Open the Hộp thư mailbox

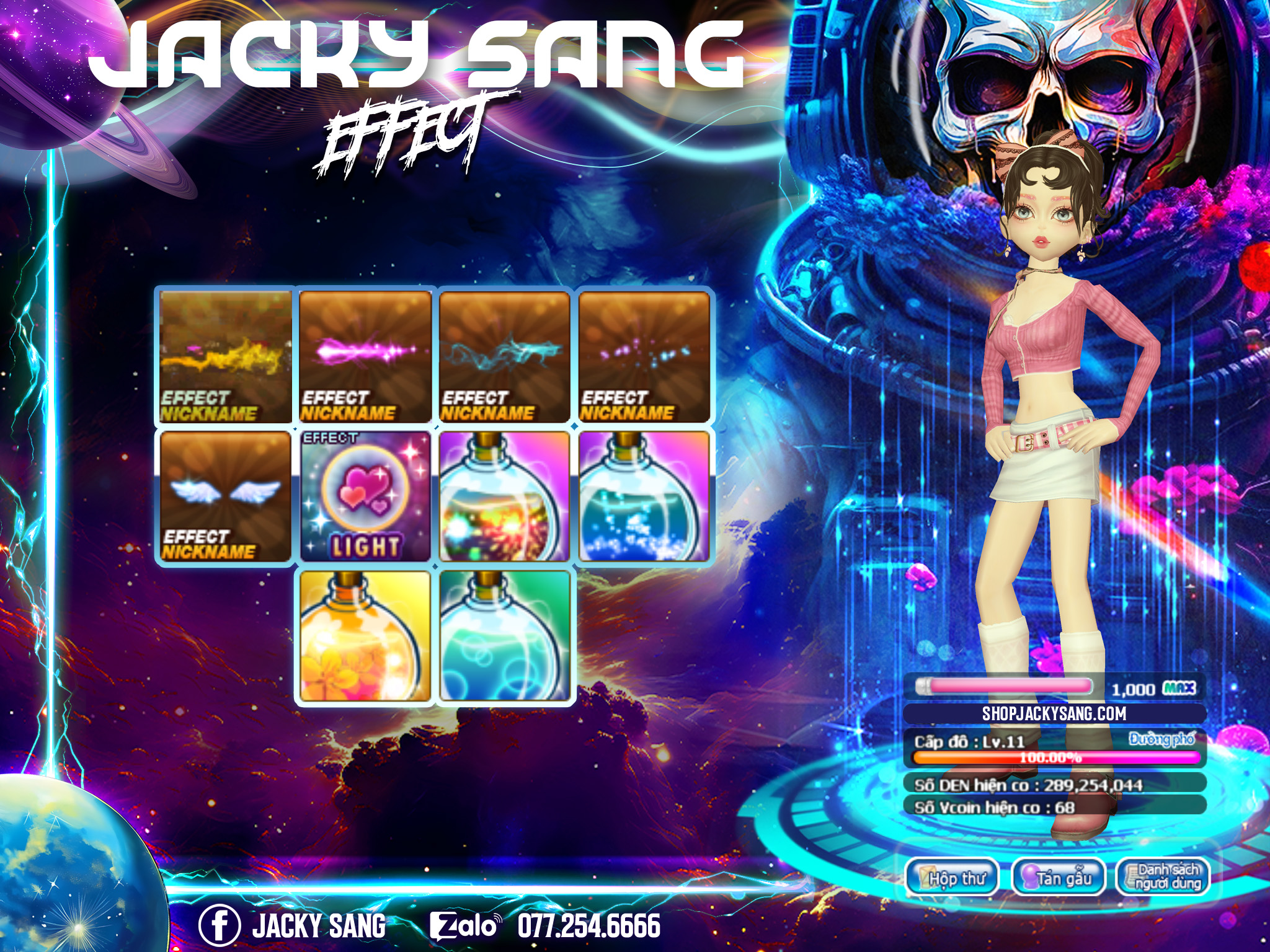(952, 878)
